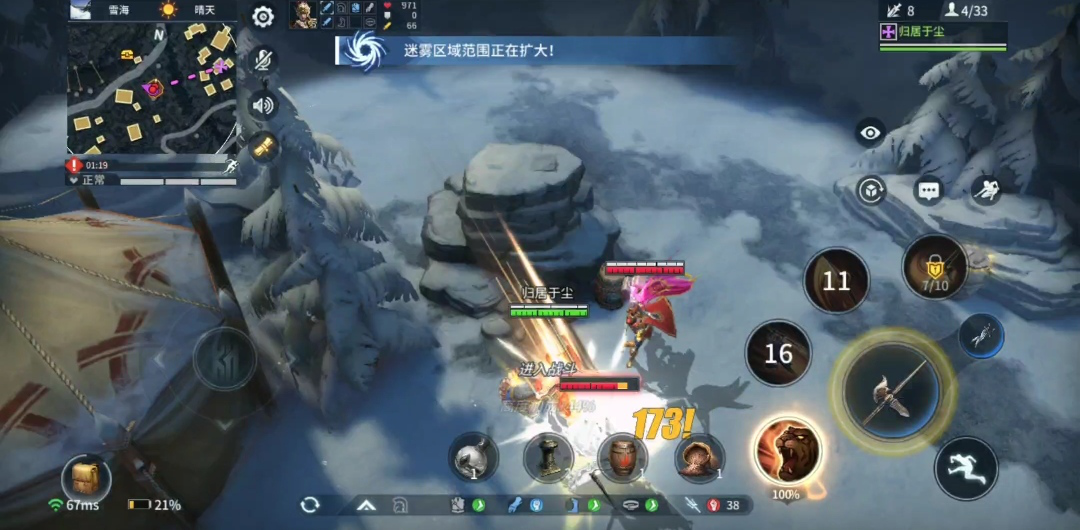Toggle the speaker sound button
The height and width of the screenshot is (530, 1080).
coord(263,105)
